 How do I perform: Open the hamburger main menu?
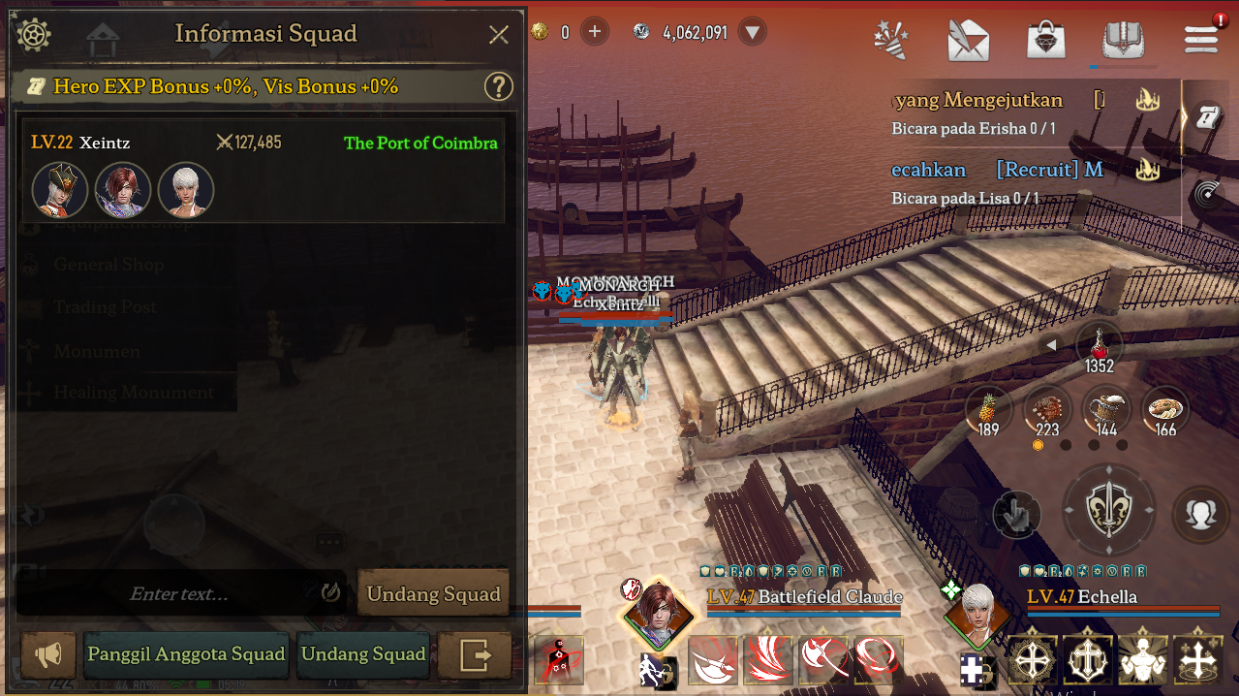(x=1200, y=40)
